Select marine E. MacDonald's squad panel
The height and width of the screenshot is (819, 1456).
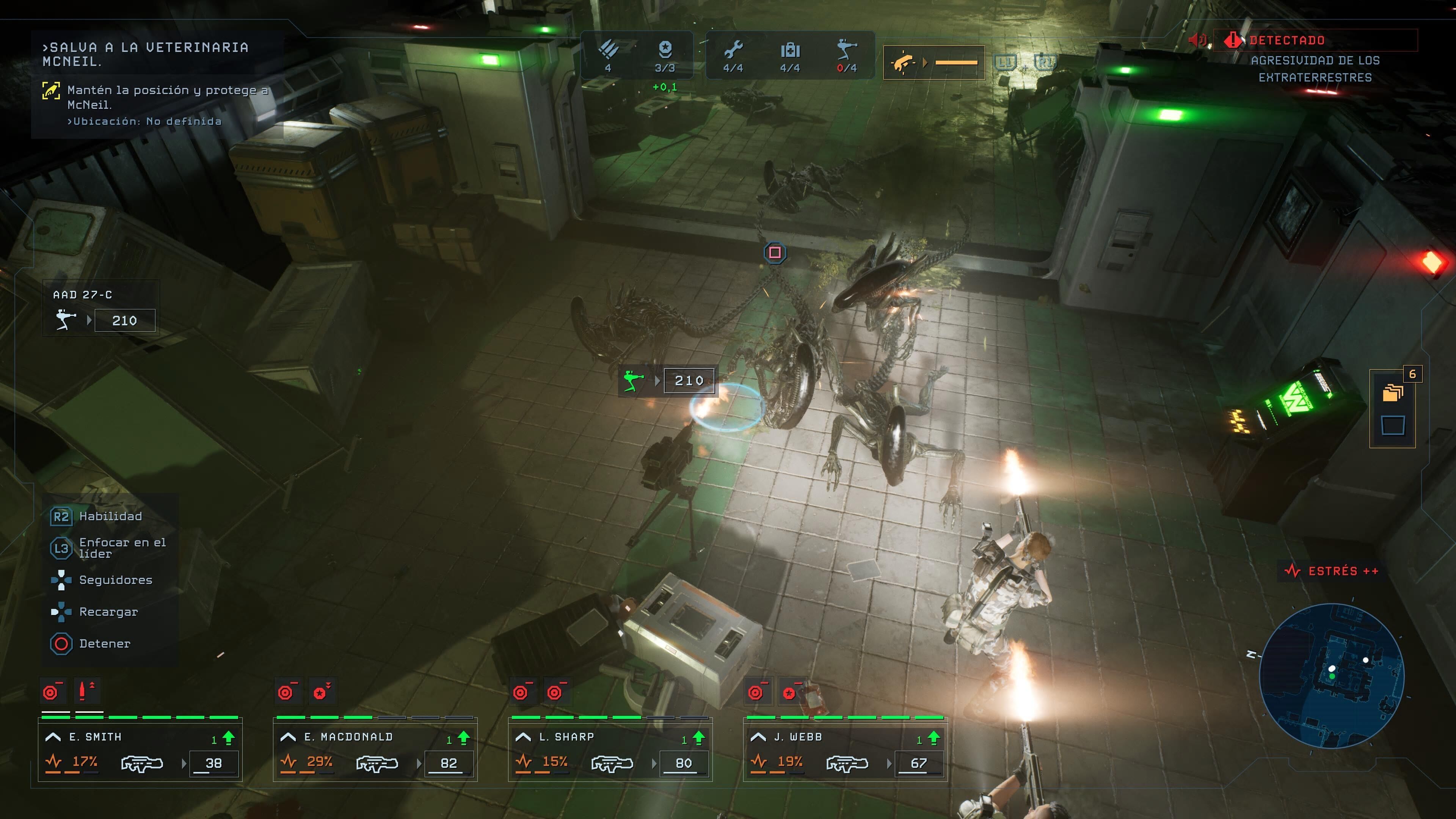coord(375,750)
